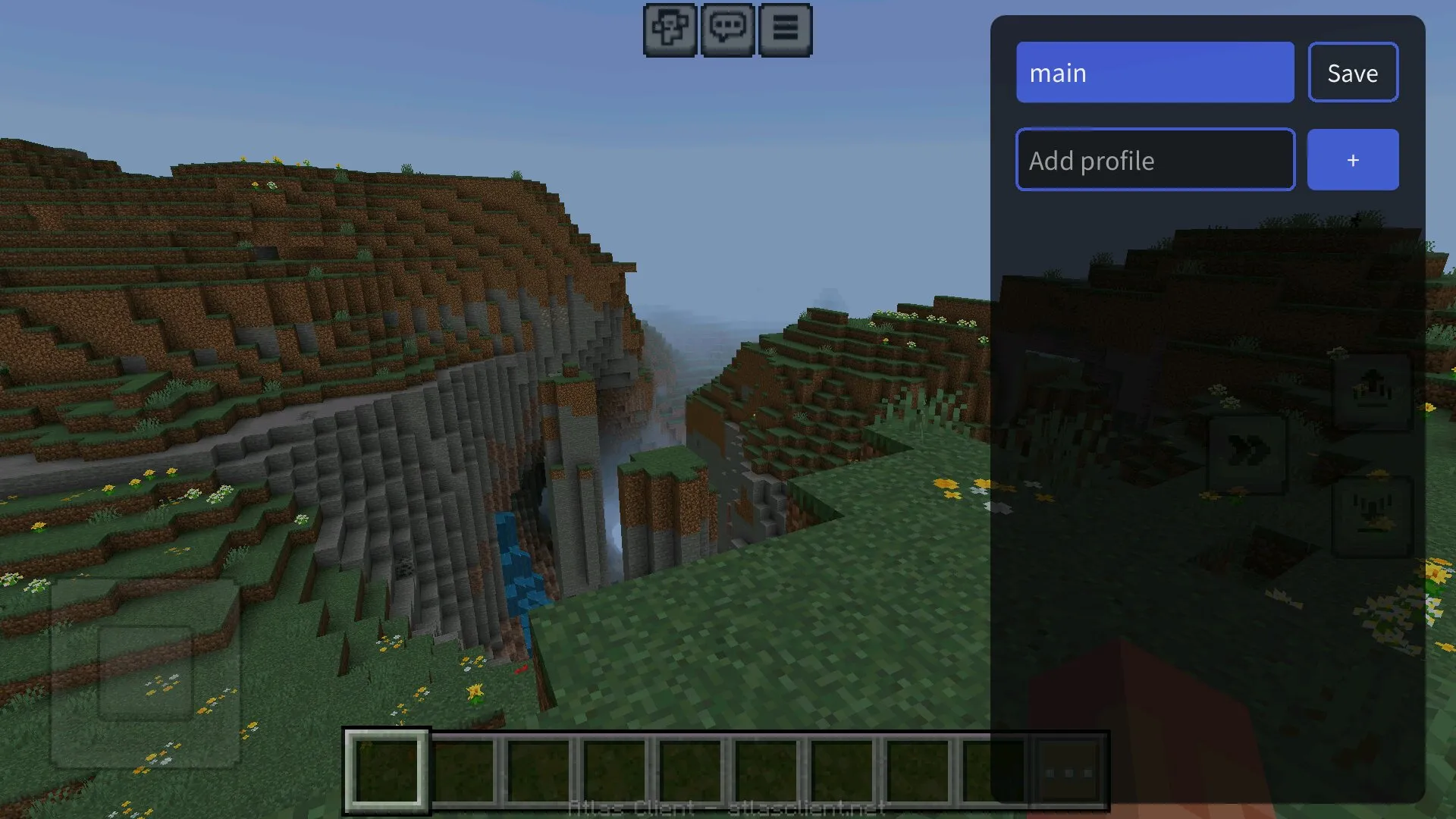Open the in-game chat
Viewport: 1456px width, 819px height.
(x=727, y=30)
